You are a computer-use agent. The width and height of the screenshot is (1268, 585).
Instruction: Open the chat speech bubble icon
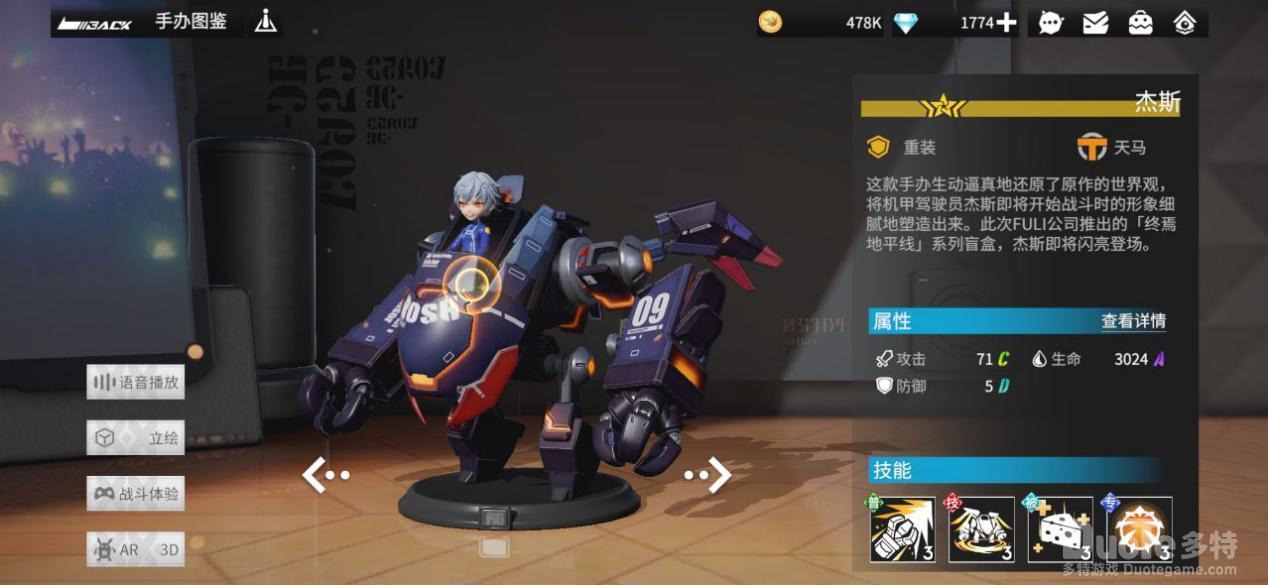pyautogui.click(x=1050, y=22)
